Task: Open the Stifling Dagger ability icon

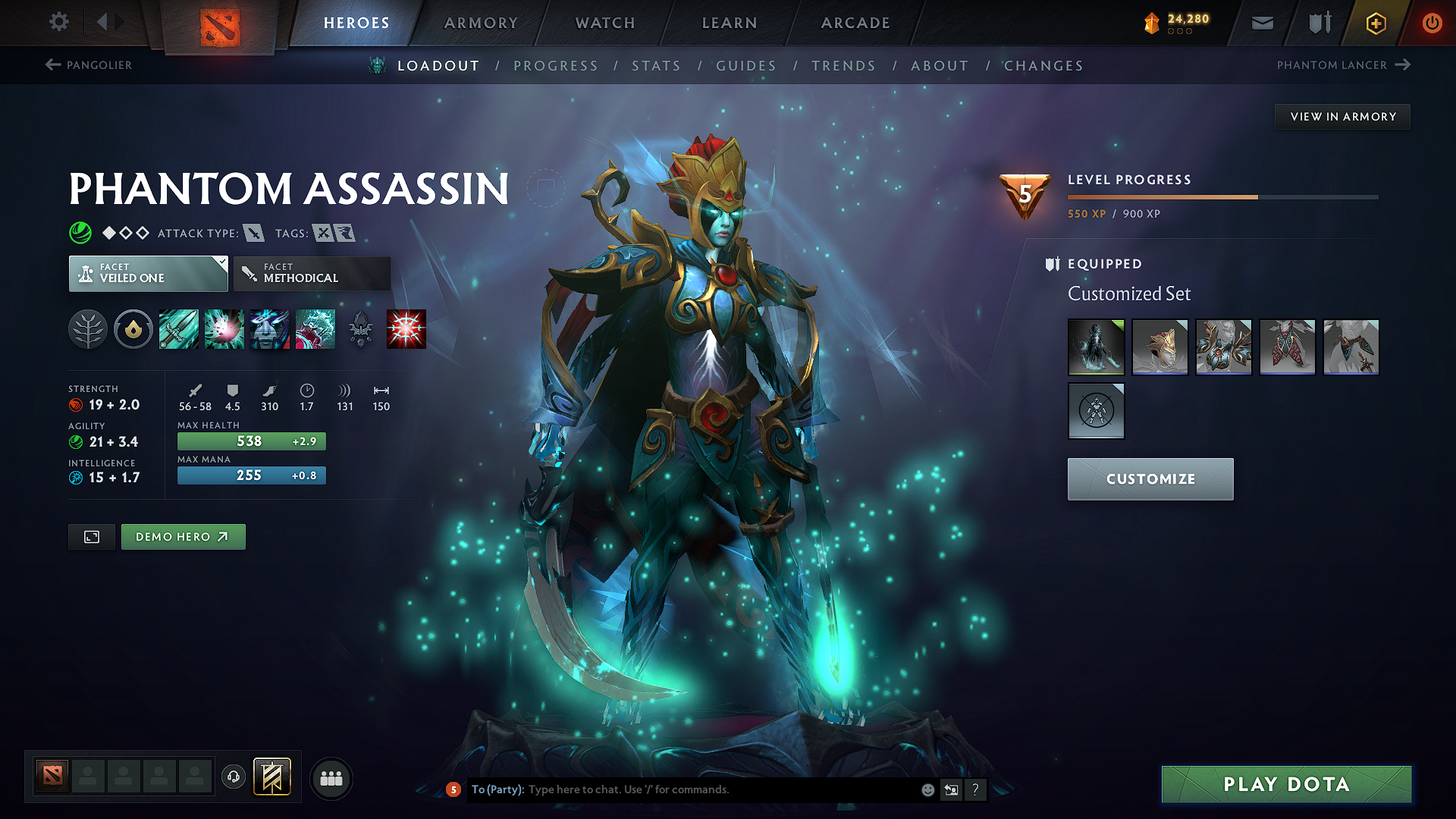Action: point(179,328)
